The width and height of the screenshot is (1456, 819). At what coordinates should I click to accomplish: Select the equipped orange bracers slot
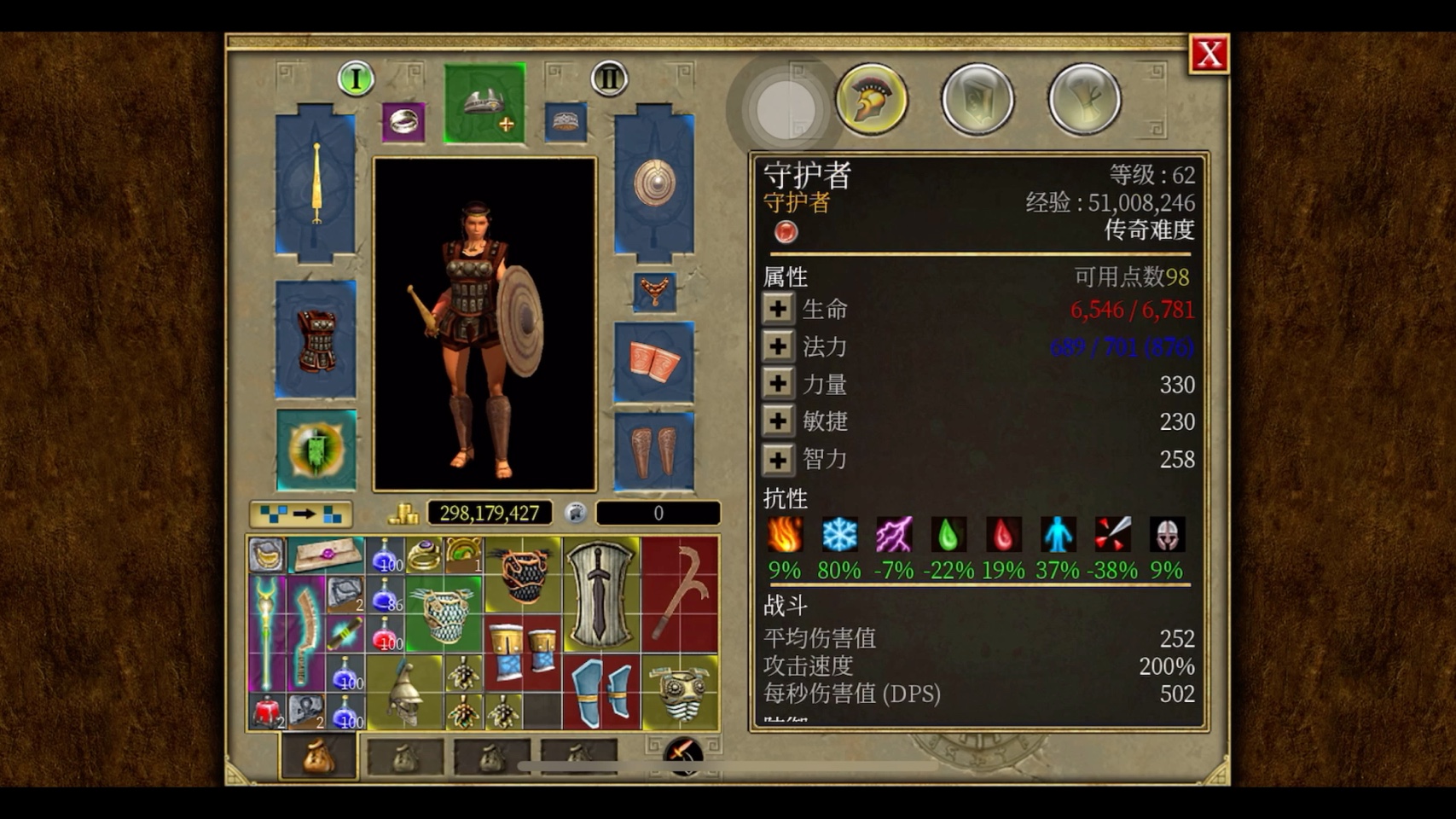pos(654,362)
